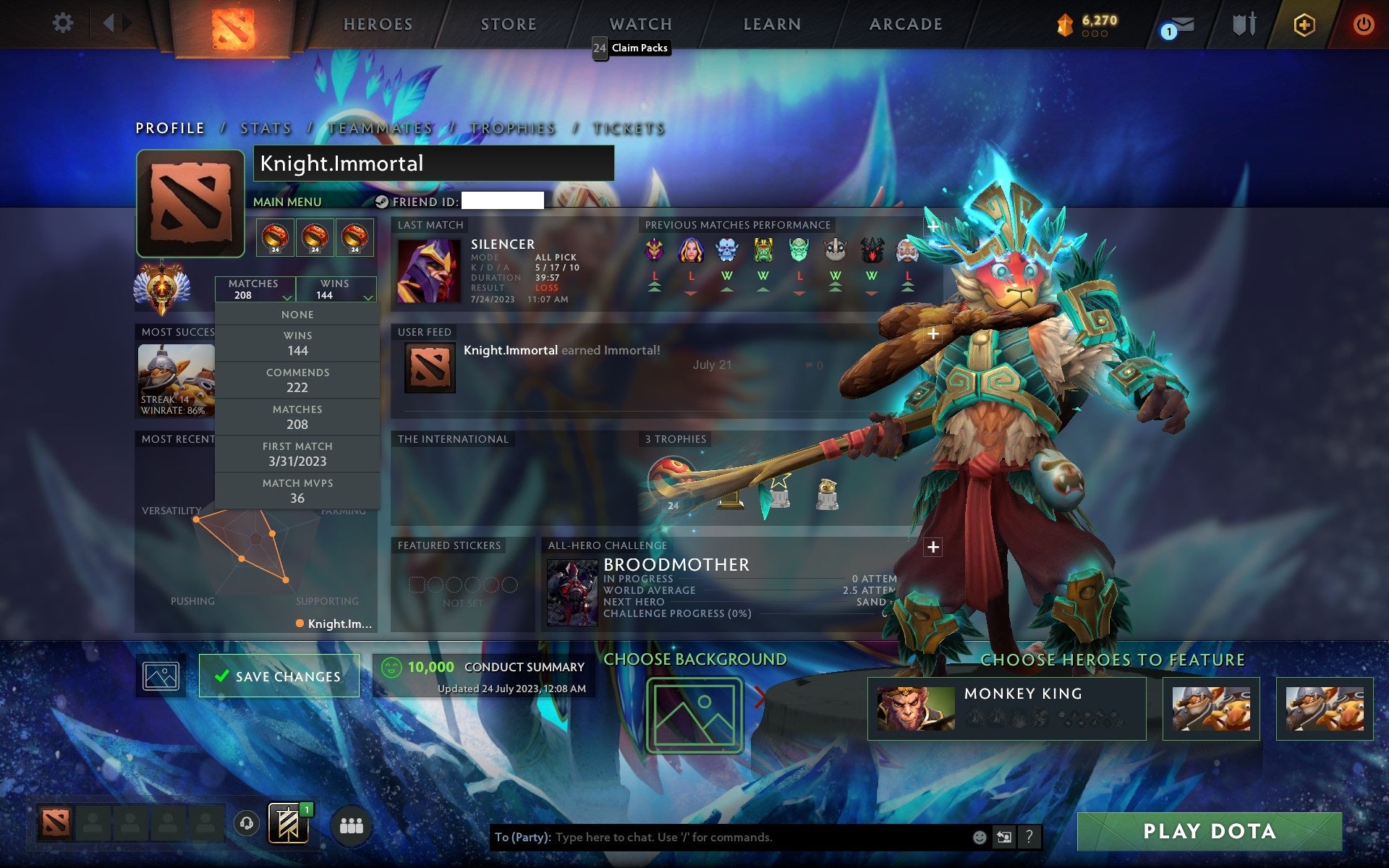Open the settings gear icon

tap(64, 23)
